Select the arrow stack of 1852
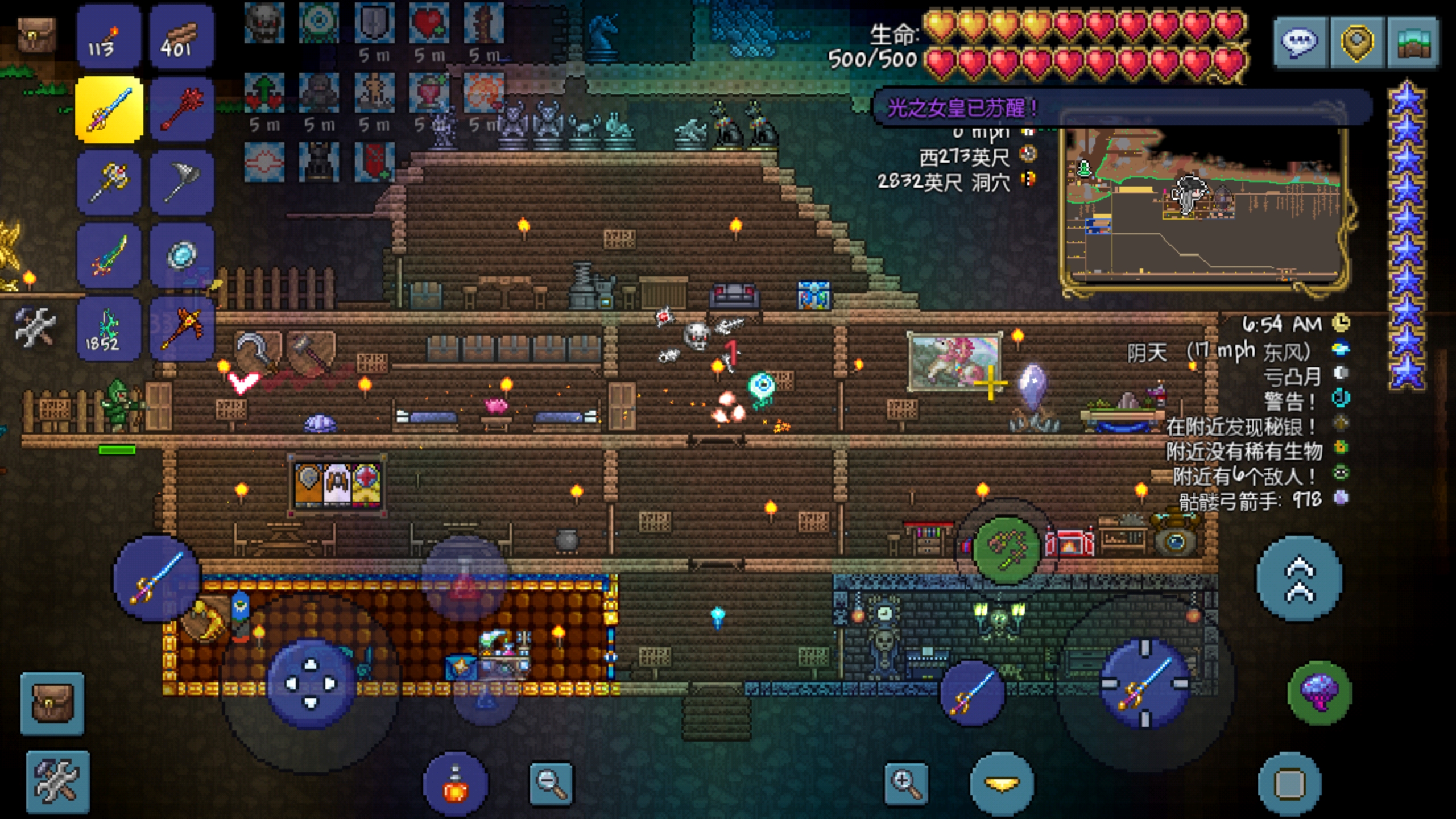Image resolution: width=1456 pixels, height=819 pixels. coord(108,328)
